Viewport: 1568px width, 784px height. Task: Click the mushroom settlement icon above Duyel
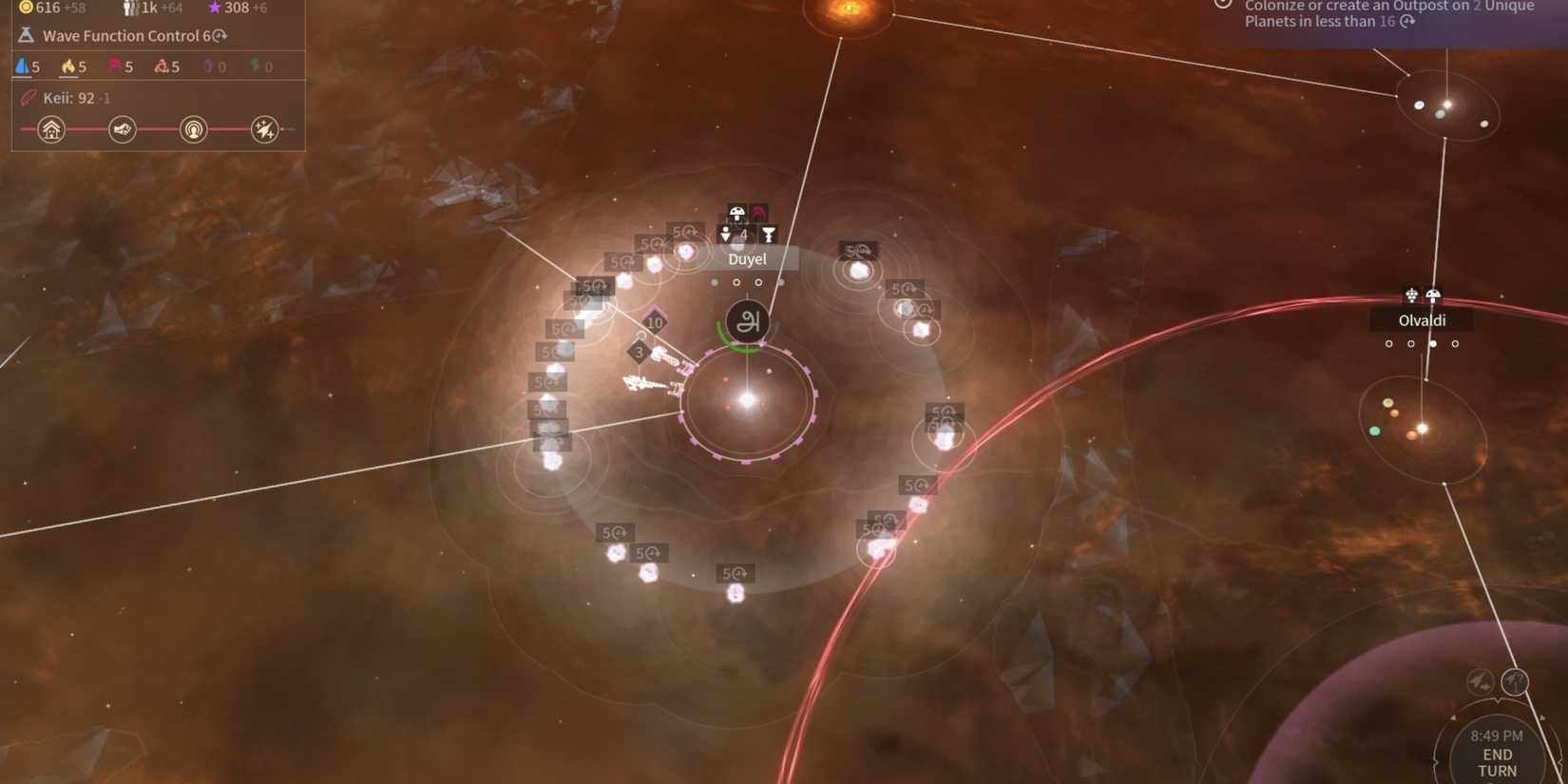736,213
